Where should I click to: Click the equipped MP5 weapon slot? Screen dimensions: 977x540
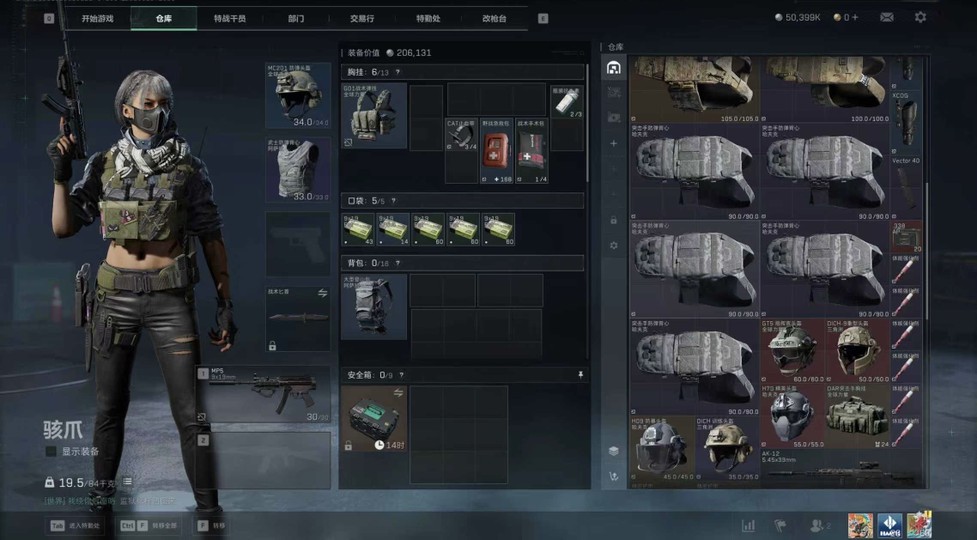pos(264,394)
